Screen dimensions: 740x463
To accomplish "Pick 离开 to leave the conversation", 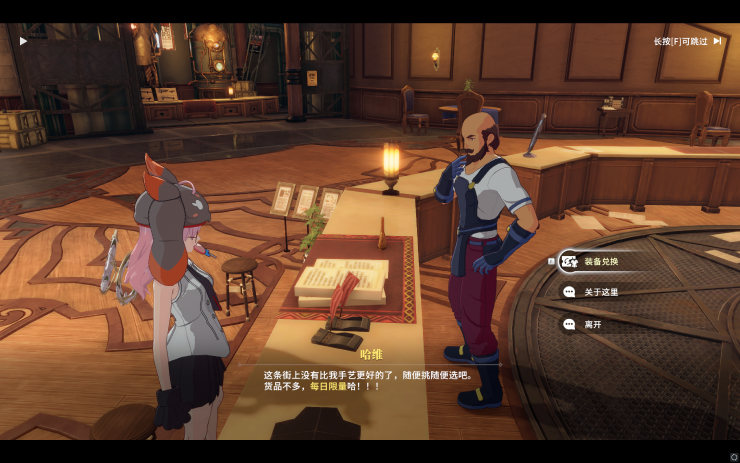I will click(594, 325).
